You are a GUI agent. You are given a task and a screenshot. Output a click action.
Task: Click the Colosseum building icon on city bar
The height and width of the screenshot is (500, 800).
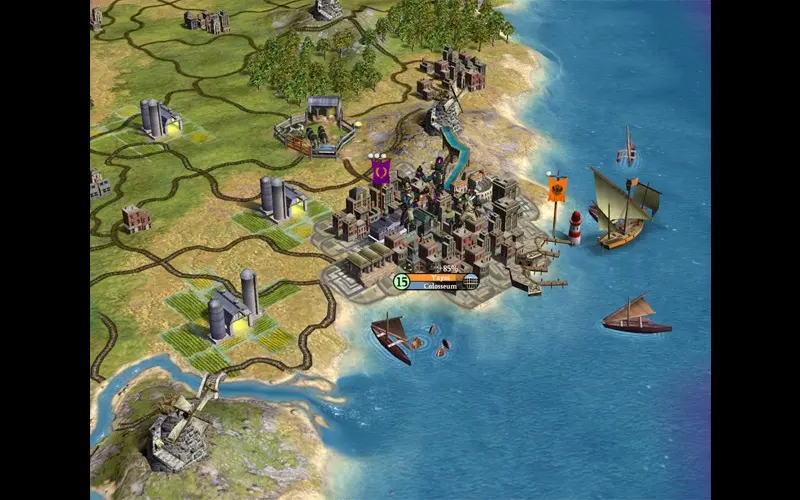[470, 282]
